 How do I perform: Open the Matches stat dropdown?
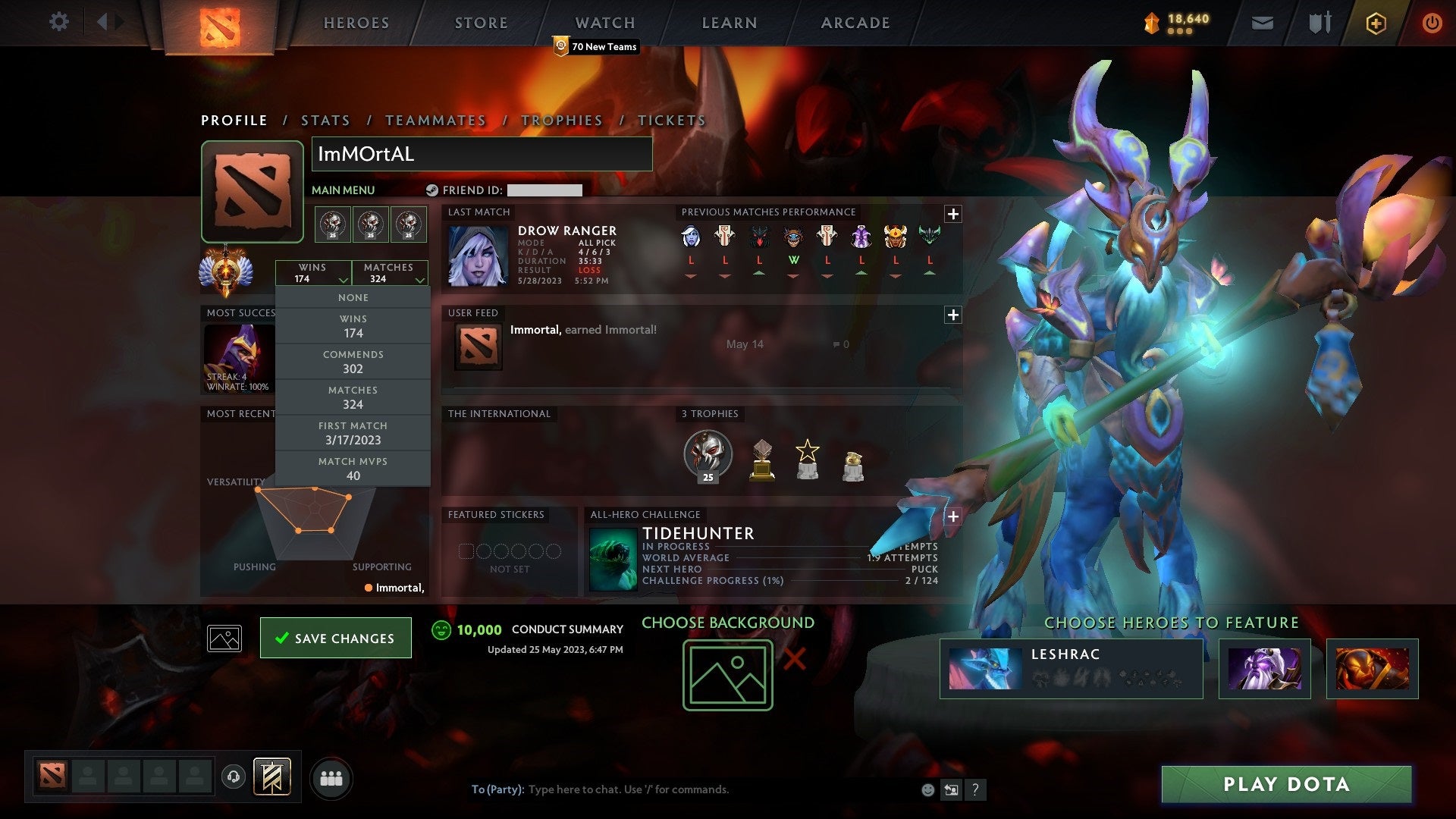(389, 273)
